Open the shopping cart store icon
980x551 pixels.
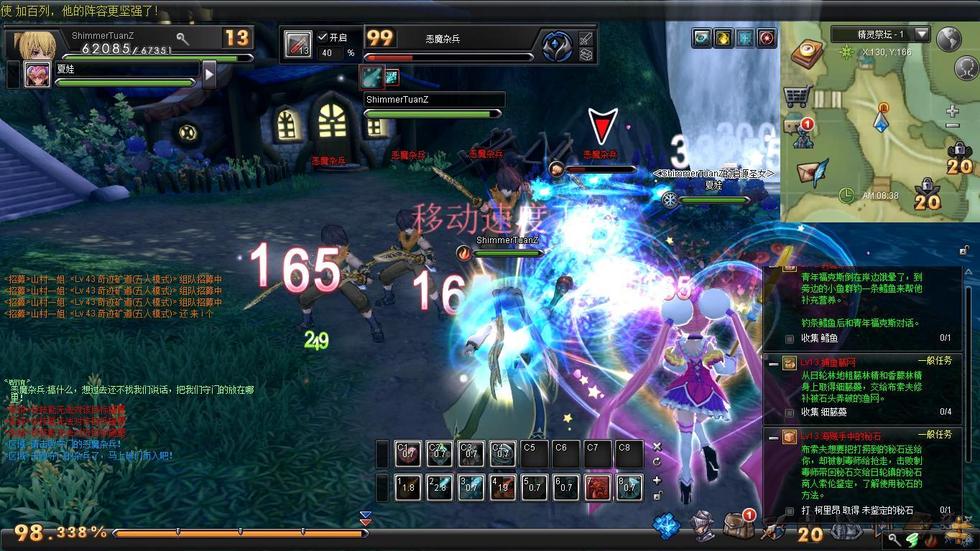tap(796, 97)
